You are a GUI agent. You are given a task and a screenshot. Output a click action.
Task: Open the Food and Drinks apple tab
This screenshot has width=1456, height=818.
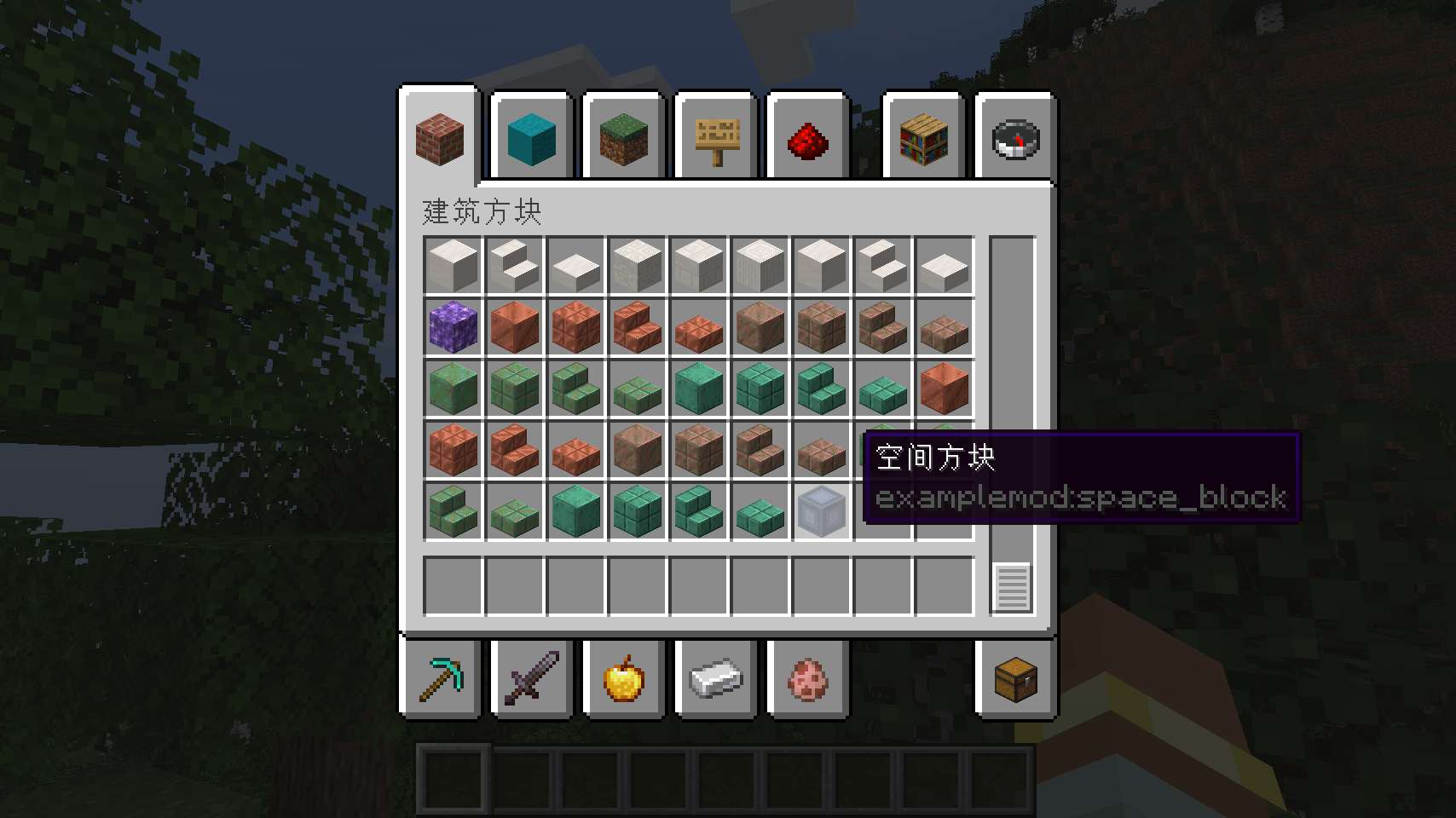pyautogui.click(x=623, y=679)
